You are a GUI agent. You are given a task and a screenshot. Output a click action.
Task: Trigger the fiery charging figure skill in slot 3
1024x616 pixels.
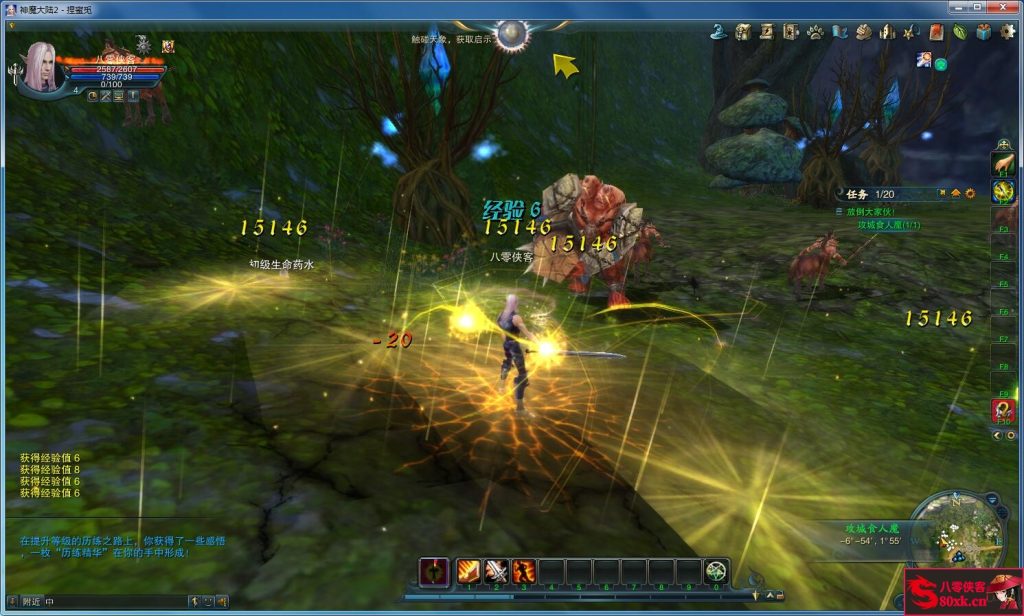point(523,571)
